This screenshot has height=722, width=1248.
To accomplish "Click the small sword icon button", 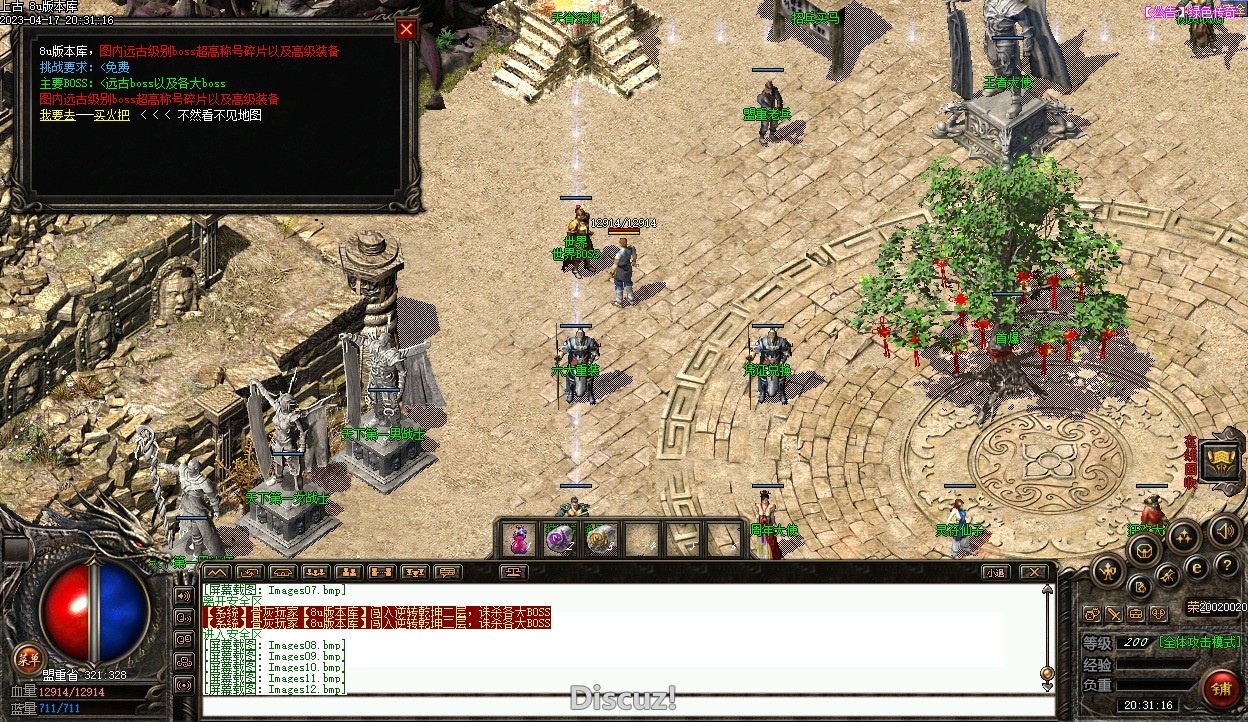I will [x=1113, y=614].
